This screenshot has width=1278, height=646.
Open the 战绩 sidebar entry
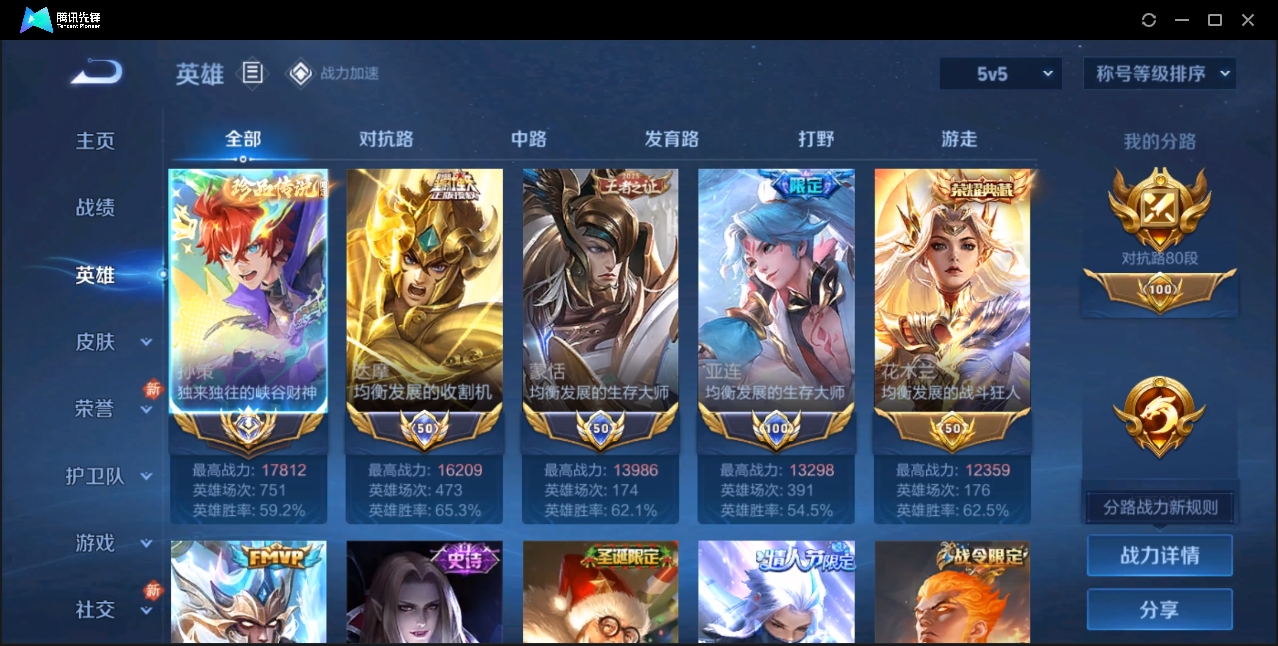pyautogui.click(x=96, y=208)
